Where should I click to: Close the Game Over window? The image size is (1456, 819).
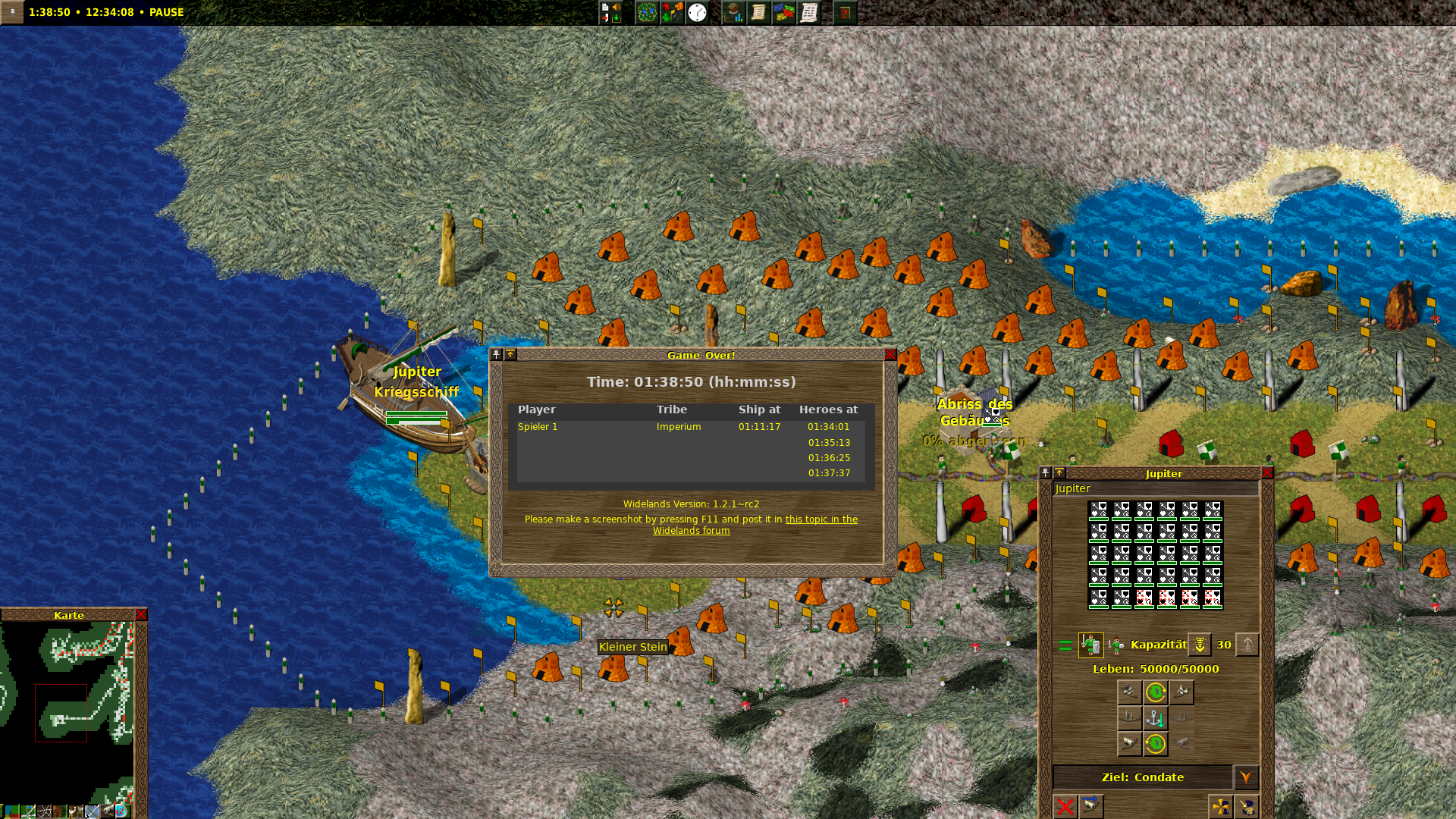(890, 355)
